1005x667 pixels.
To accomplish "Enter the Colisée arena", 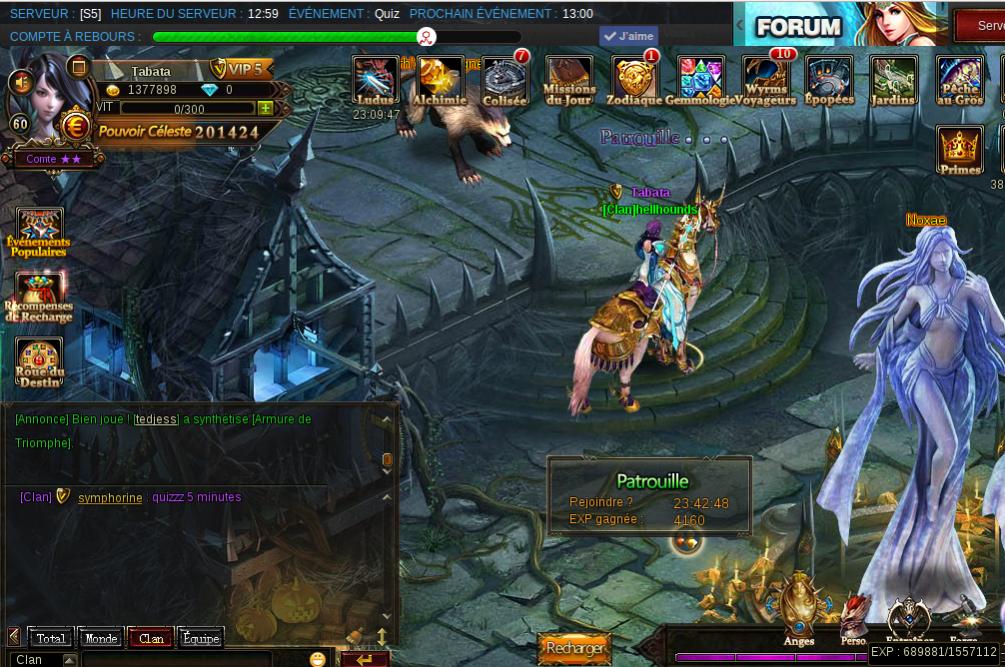I will [504, 80].
